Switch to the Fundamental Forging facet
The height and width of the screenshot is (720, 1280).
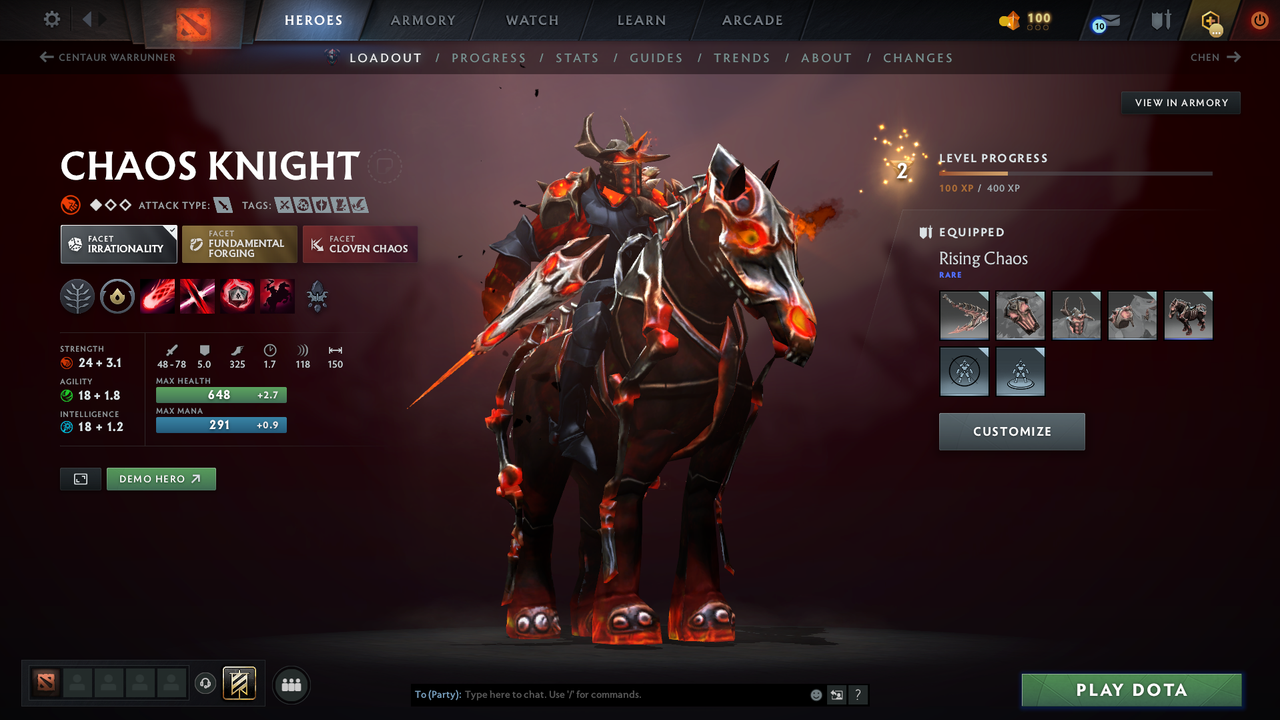point(239,244)
